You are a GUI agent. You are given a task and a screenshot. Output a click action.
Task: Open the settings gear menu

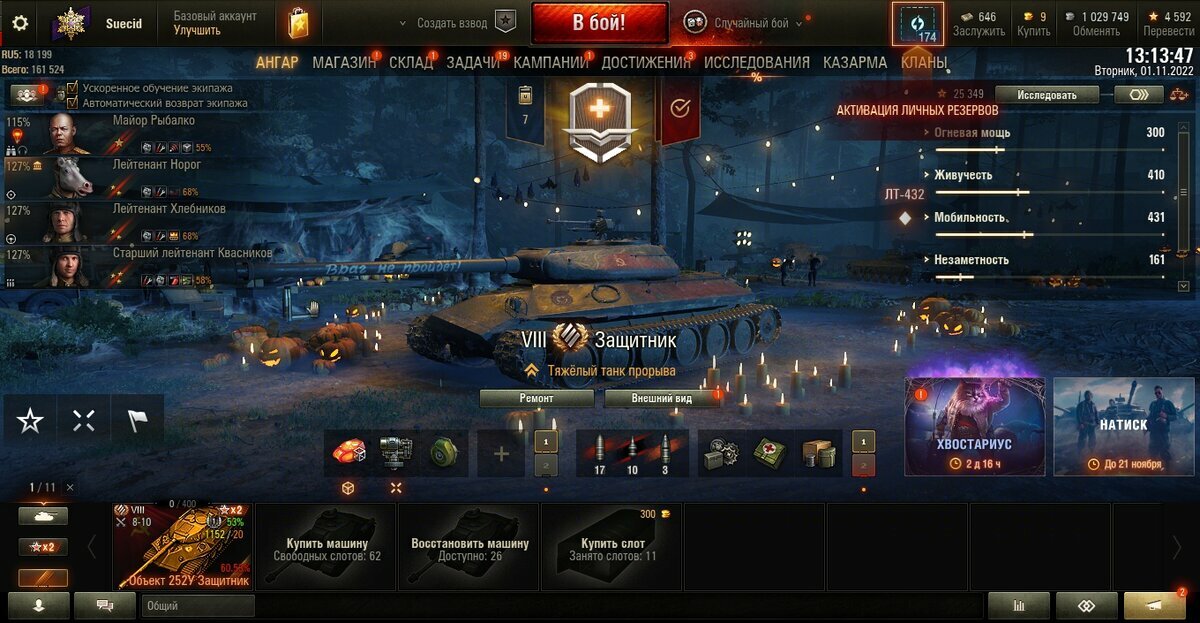click(20, 24)
